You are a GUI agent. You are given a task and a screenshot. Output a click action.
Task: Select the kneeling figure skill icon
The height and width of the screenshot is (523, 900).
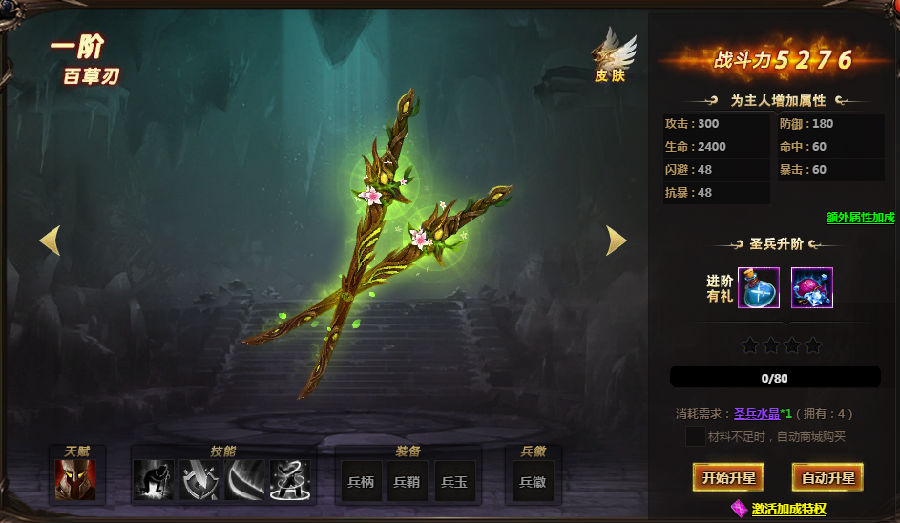coord(154,480)
